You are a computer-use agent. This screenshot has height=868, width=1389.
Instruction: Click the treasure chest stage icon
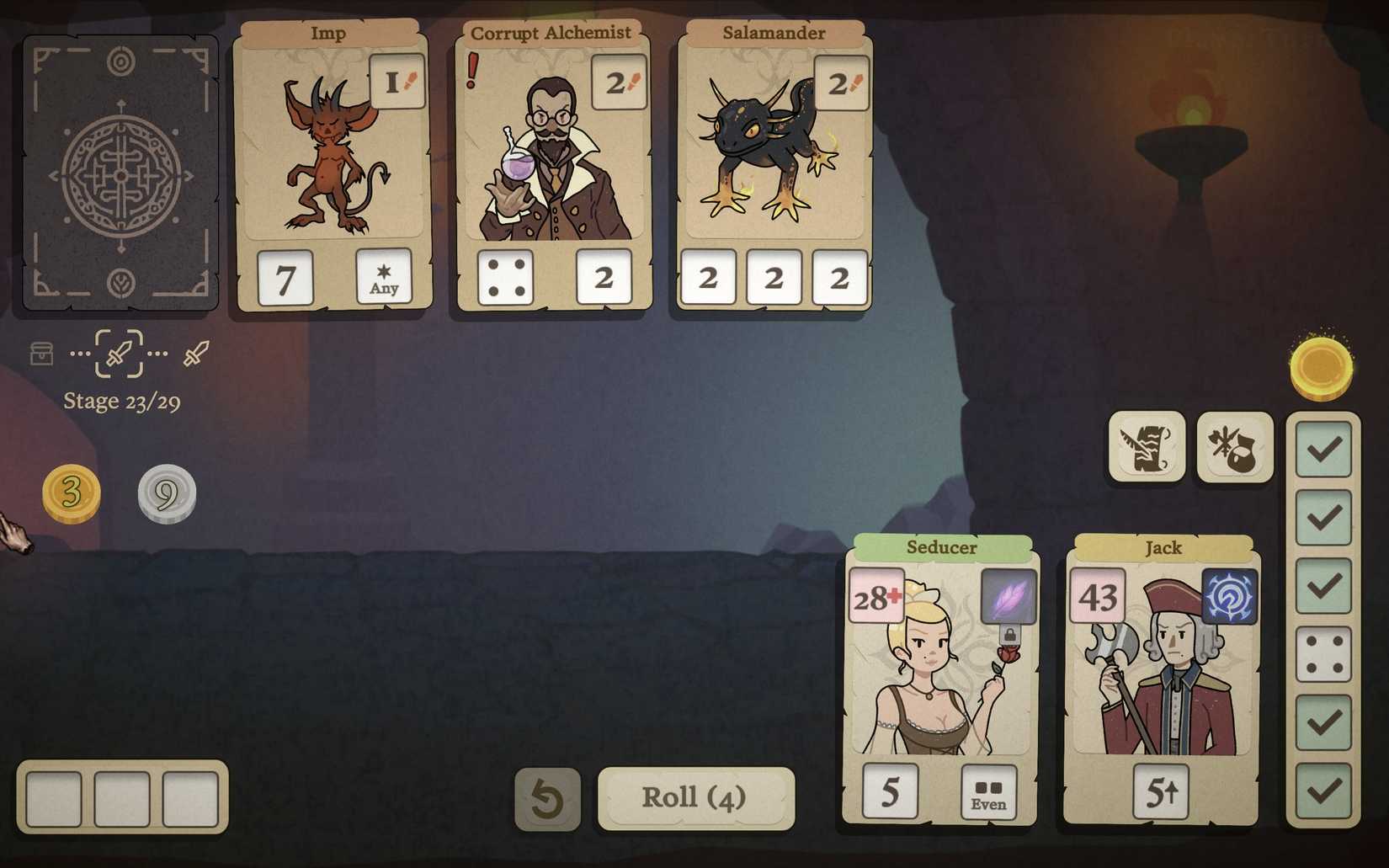point(41,354)
